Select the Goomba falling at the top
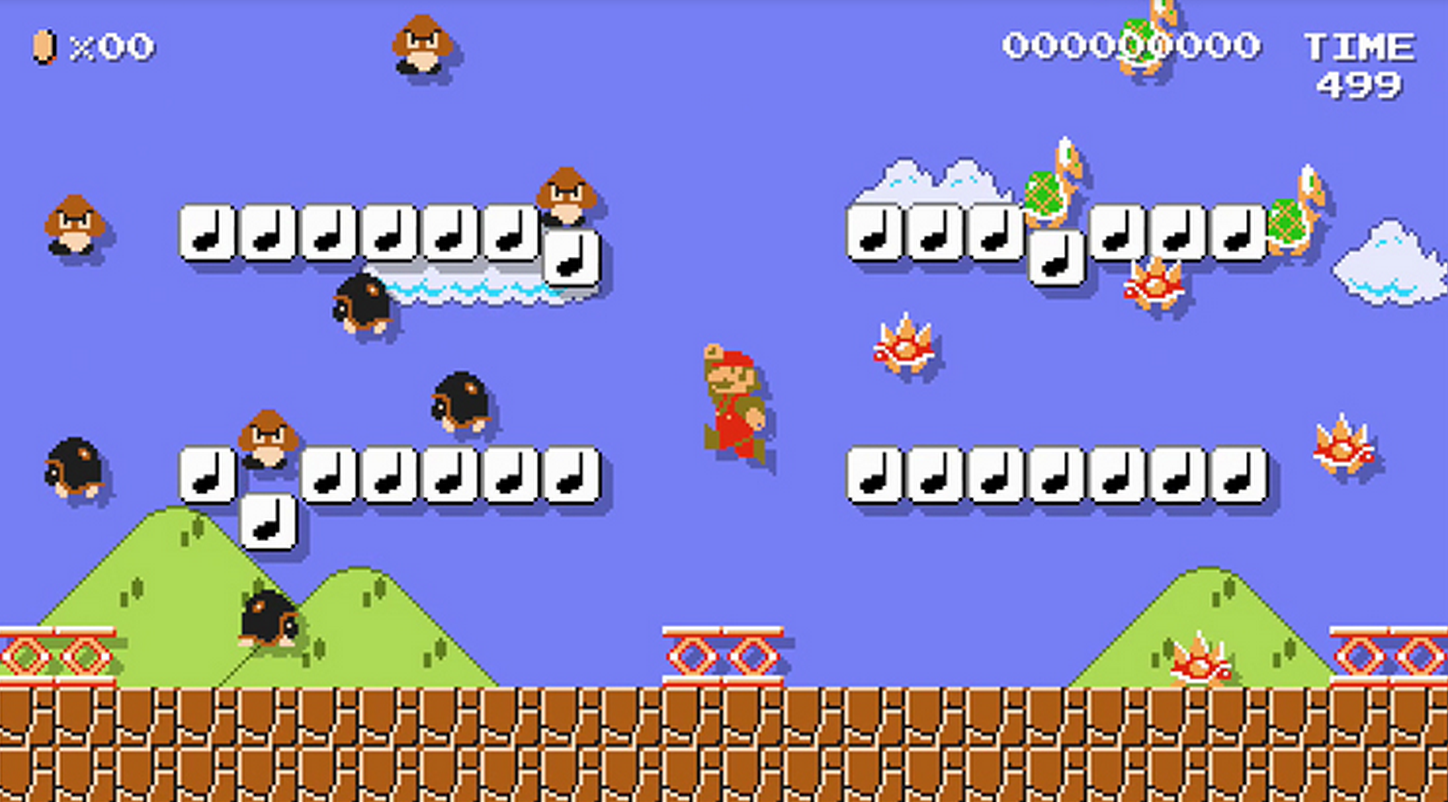This screenshot has width=1448, height=802. [x=420, y=45]
